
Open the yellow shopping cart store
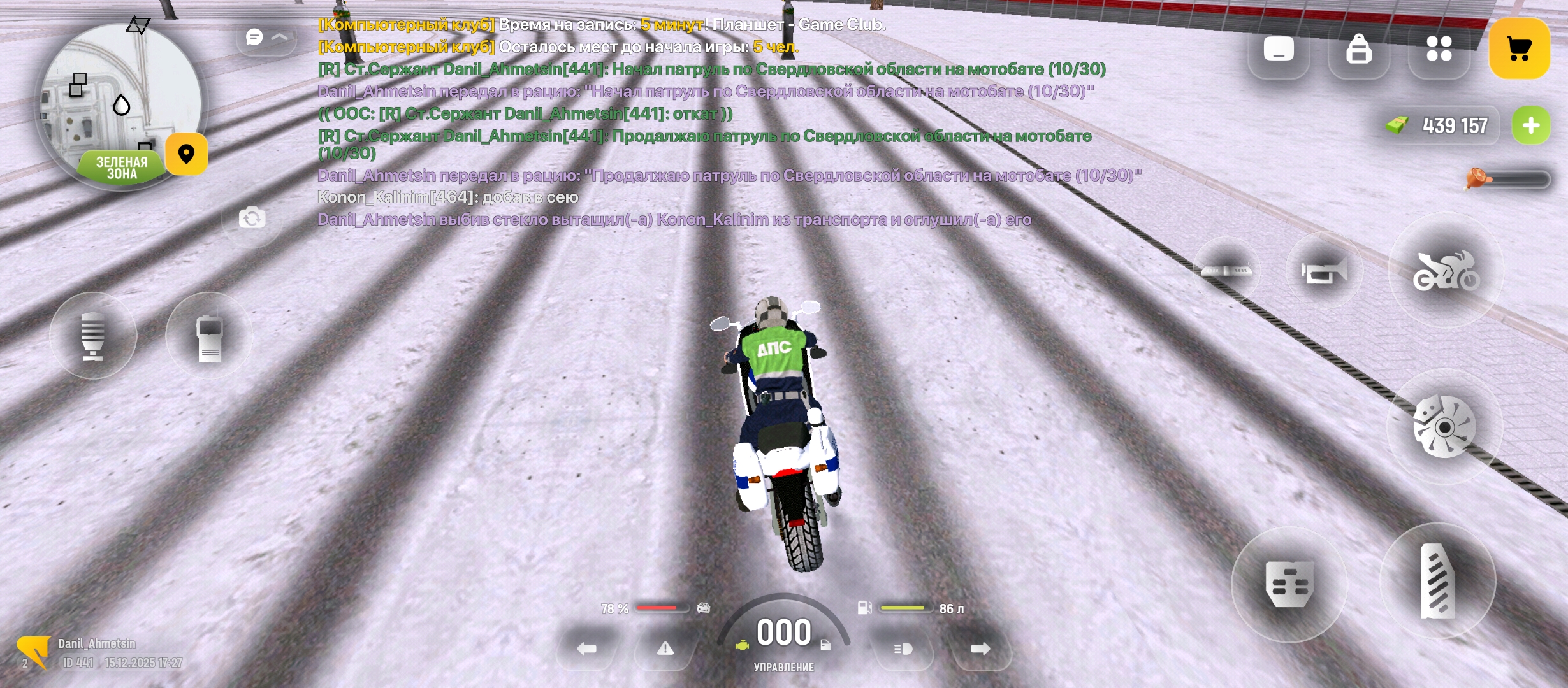[x=1519, y=48]
